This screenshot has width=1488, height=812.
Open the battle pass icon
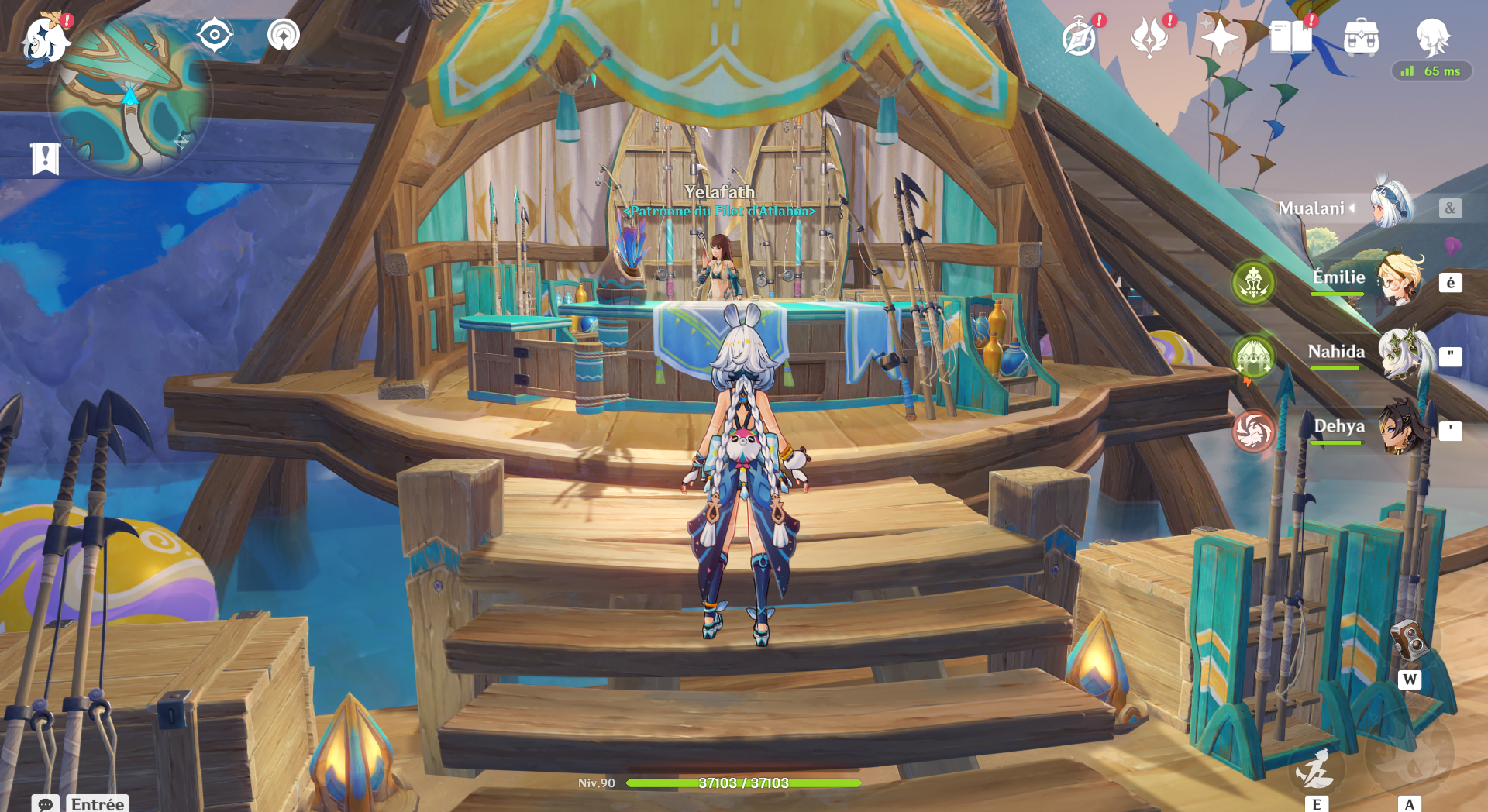[1149, 37]
